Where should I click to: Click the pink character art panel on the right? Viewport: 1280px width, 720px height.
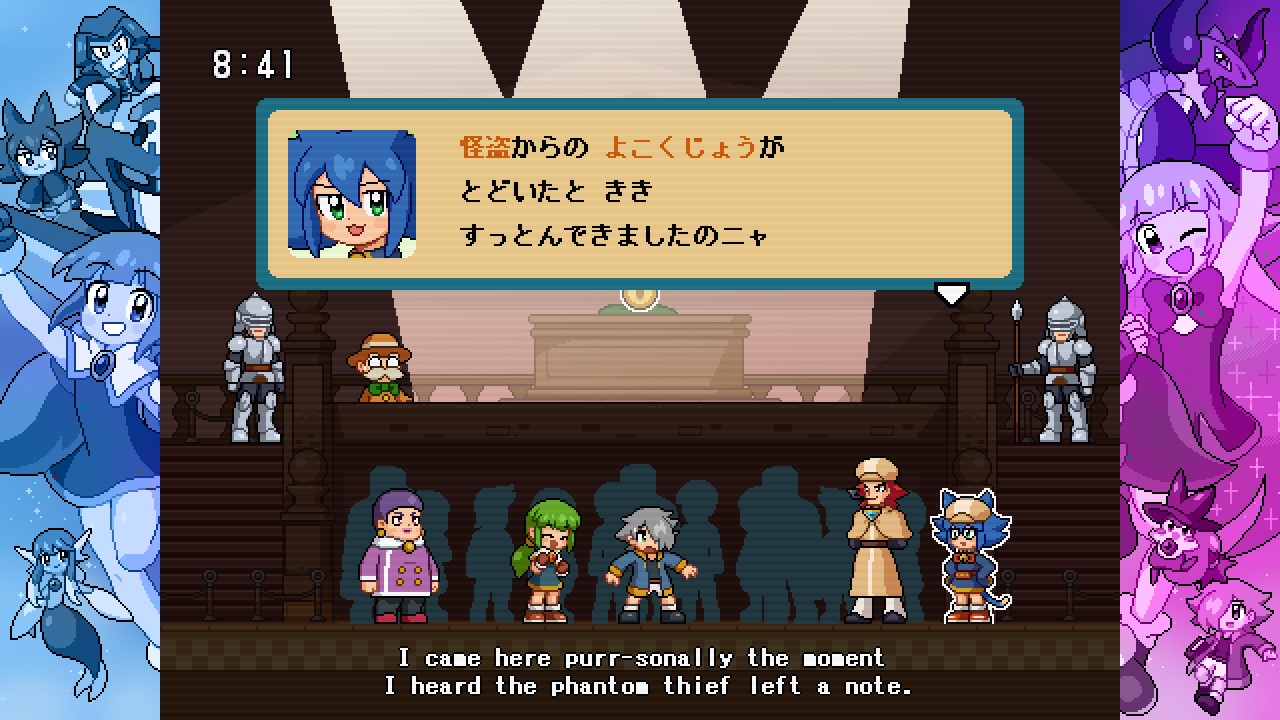click(1200, 360)
